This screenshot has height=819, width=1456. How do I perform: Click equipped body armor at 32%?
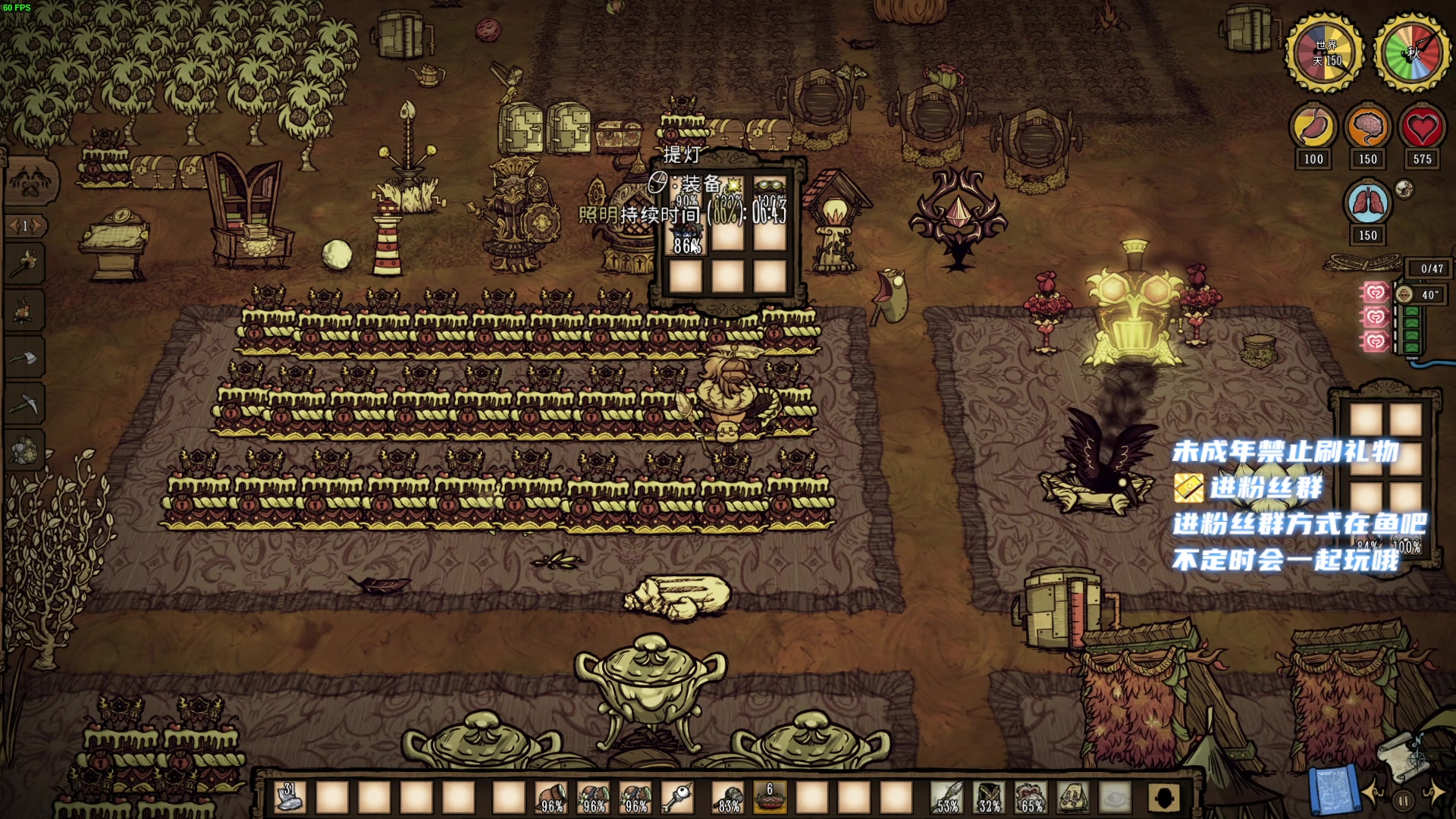tap(989, 798)
